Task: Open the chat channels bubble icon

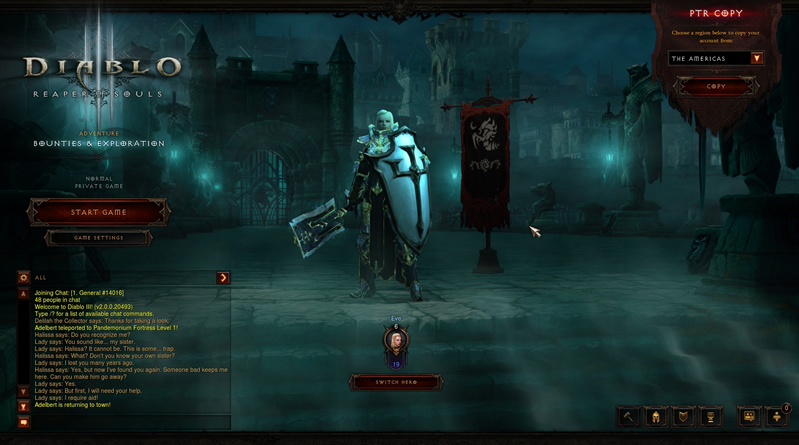Action: click(749, 417)
